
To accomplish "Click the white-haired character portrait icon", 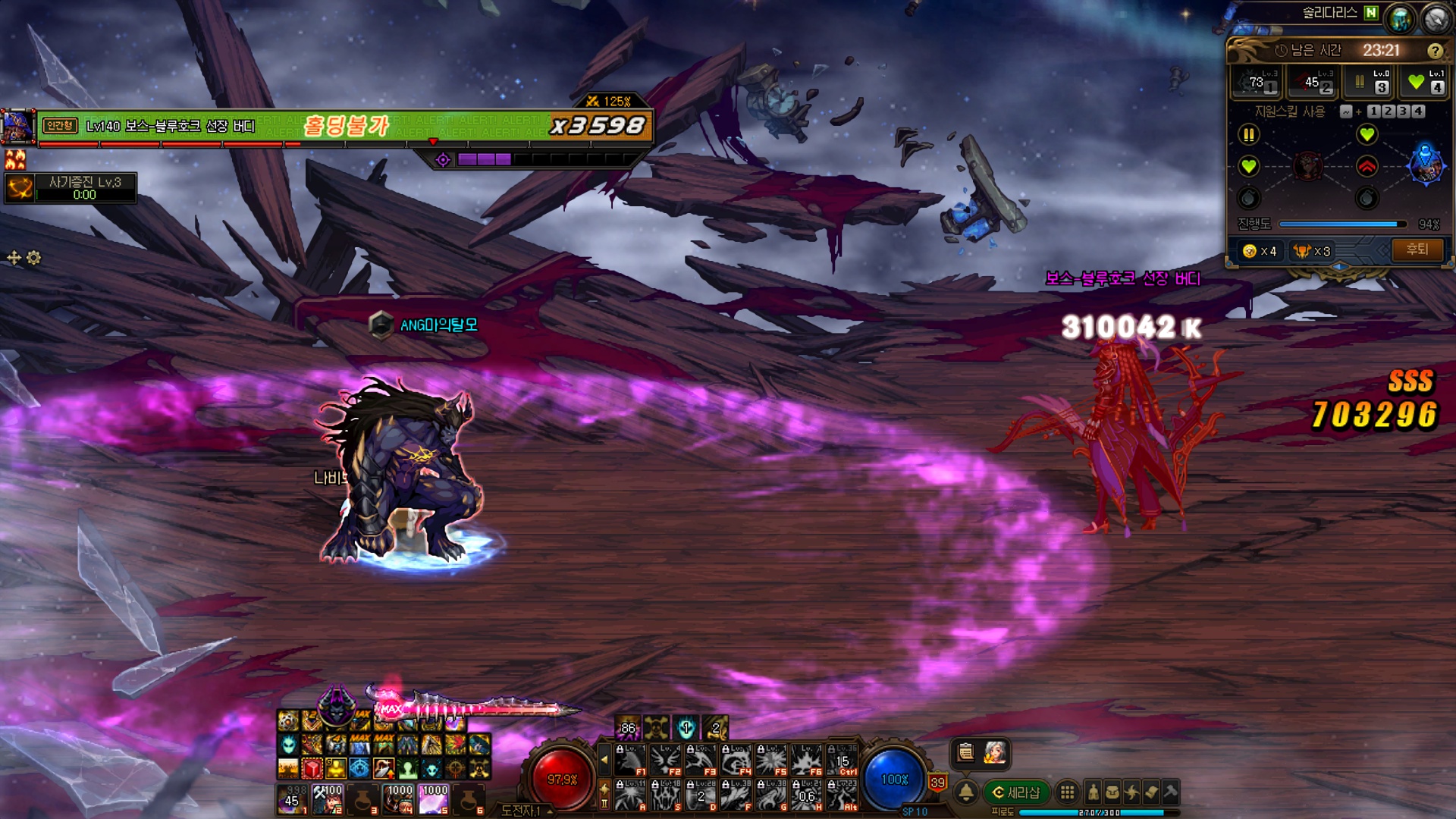I will pyautogui.click(x=994, y=752).
